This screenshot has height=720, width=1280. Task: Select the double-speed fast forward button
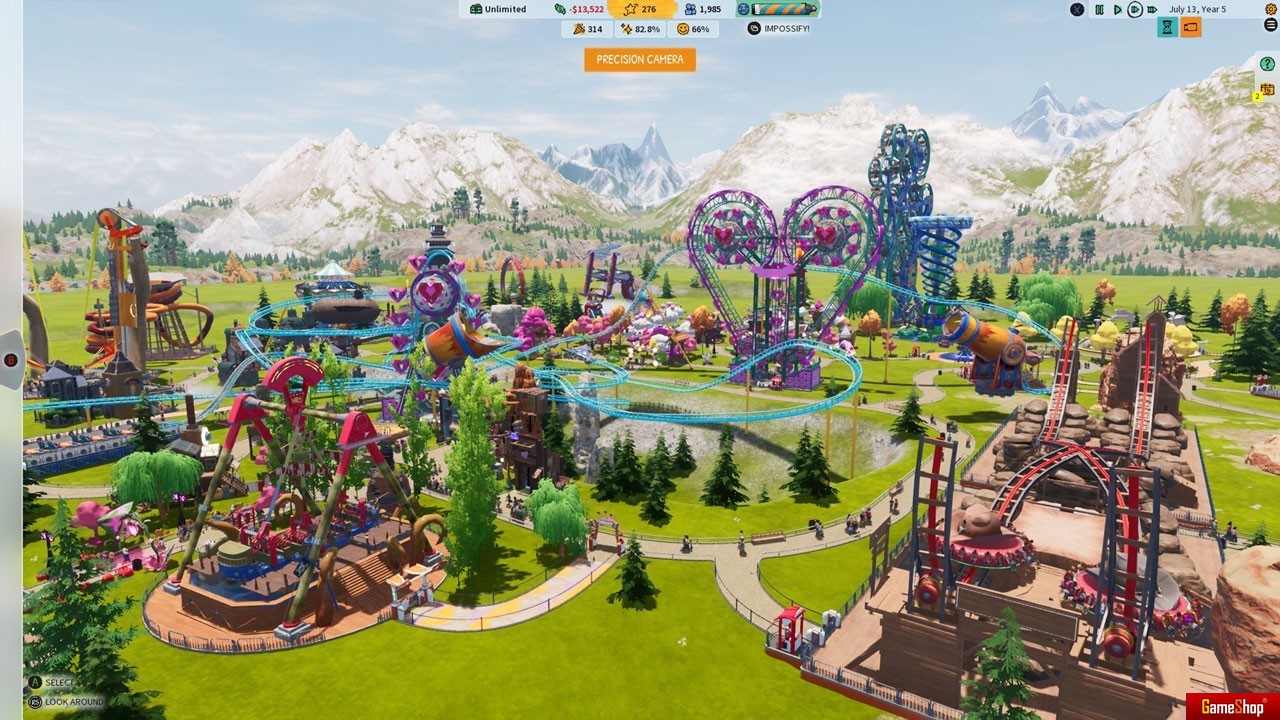click(x=1135, y=10)
